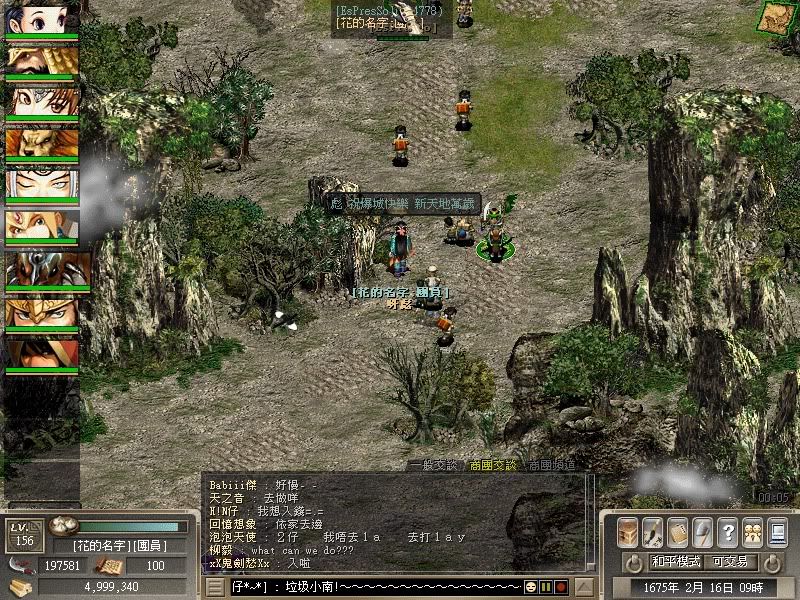This screenshot has height=600, width=800.
Task: Open the scroll book icon
Action: click(x=678, y=531)
